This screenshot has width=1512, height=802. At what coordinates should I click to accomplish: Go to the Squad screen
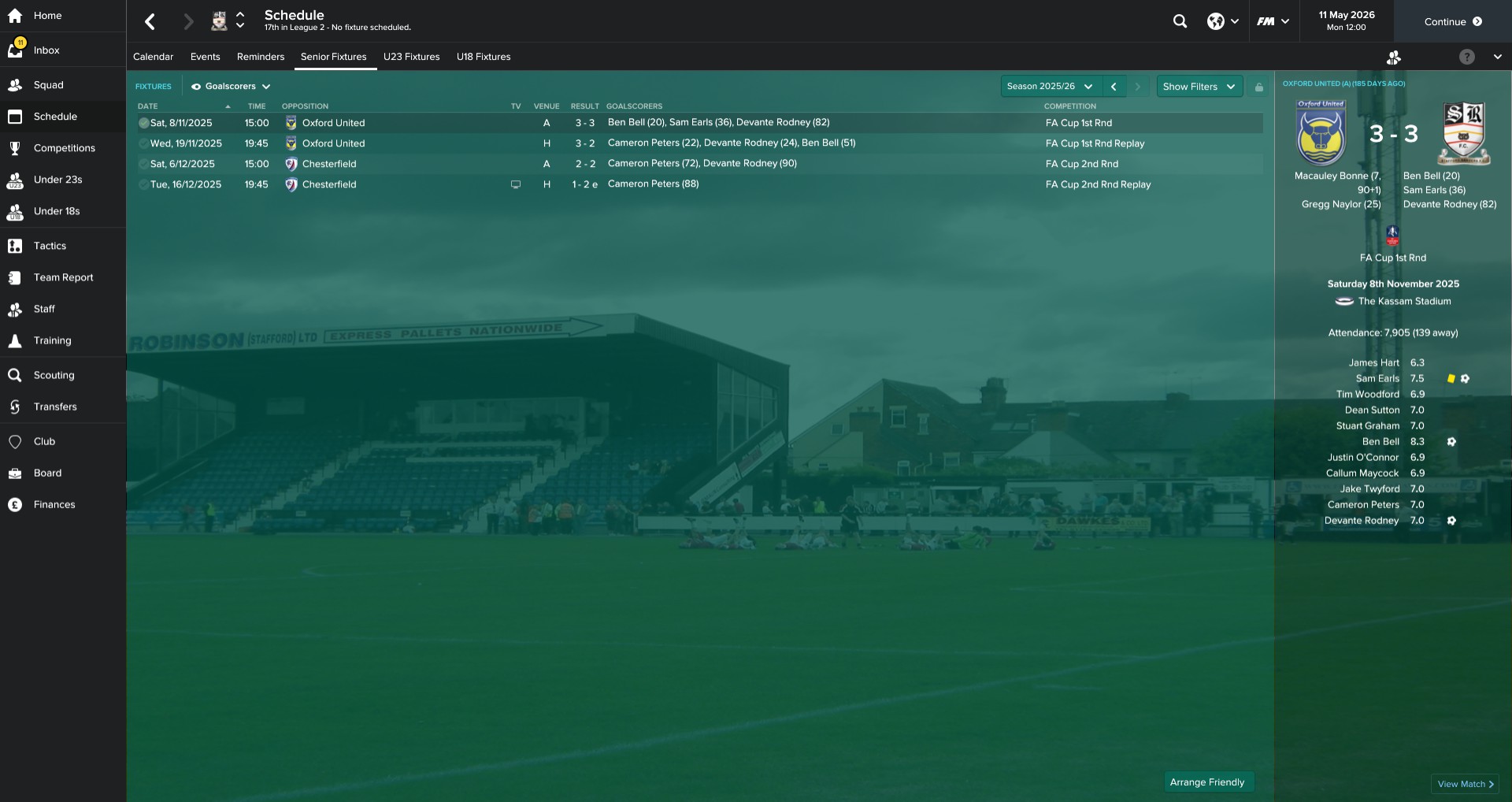pos(48,85)
